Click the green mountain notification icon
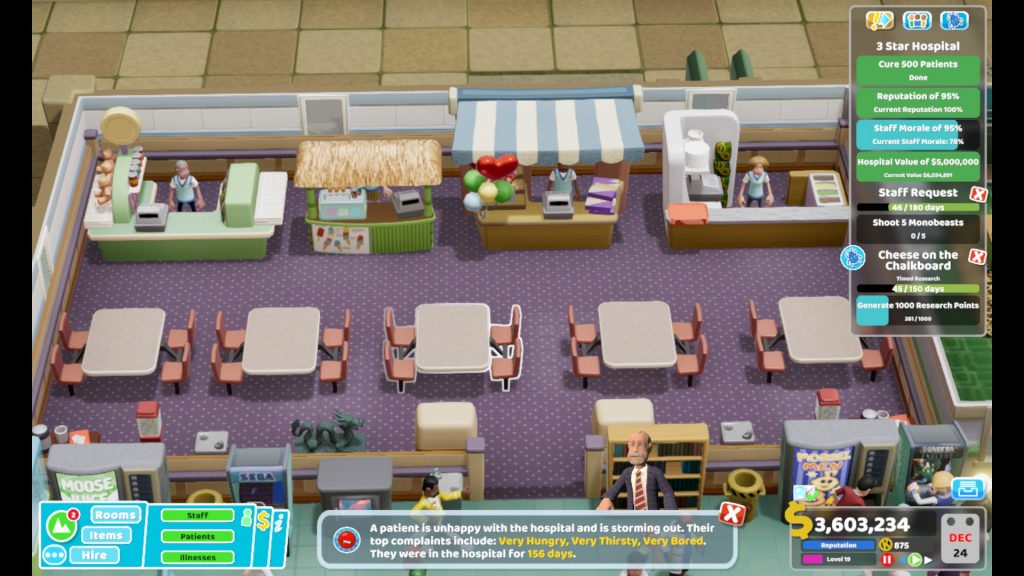The width and height of the screenshot is (1024, 576). [62, 524]
